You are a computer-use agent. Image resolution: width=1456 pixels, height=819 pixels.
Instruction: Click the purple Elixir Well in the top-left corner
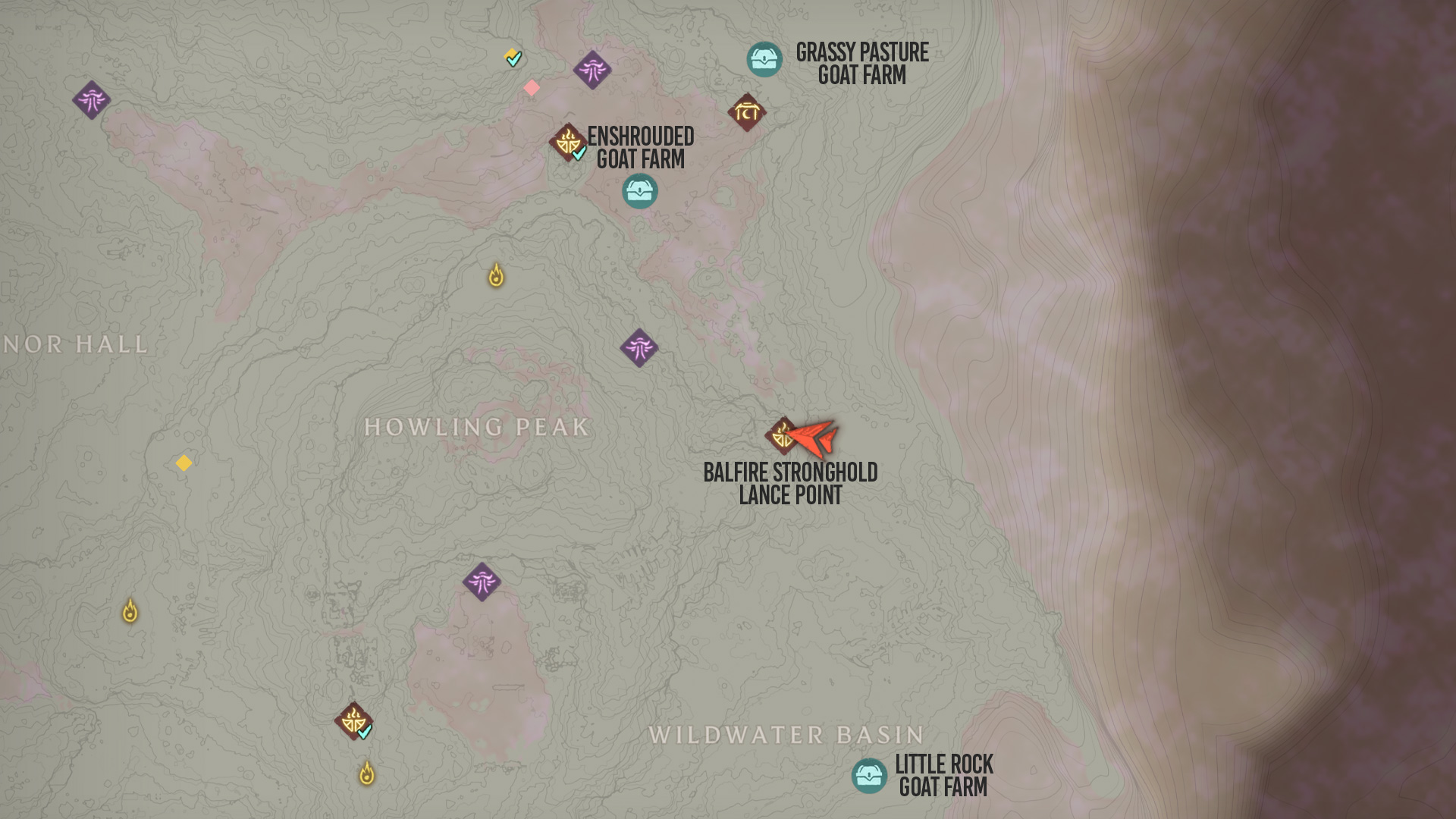tap(93, 99)
